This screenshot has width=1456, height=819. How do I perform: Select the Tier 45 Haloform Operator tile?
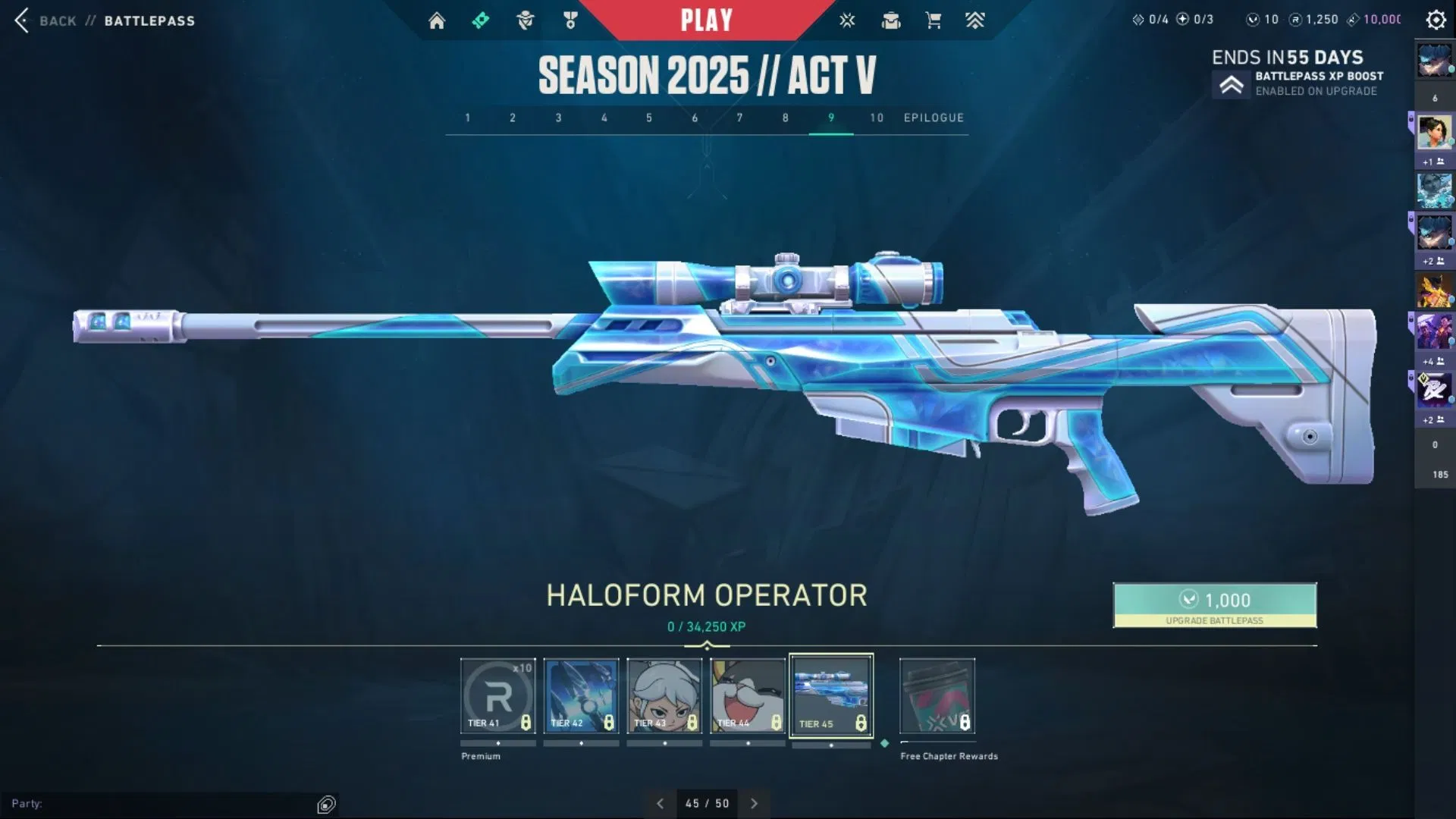click(x=831, y=695)
